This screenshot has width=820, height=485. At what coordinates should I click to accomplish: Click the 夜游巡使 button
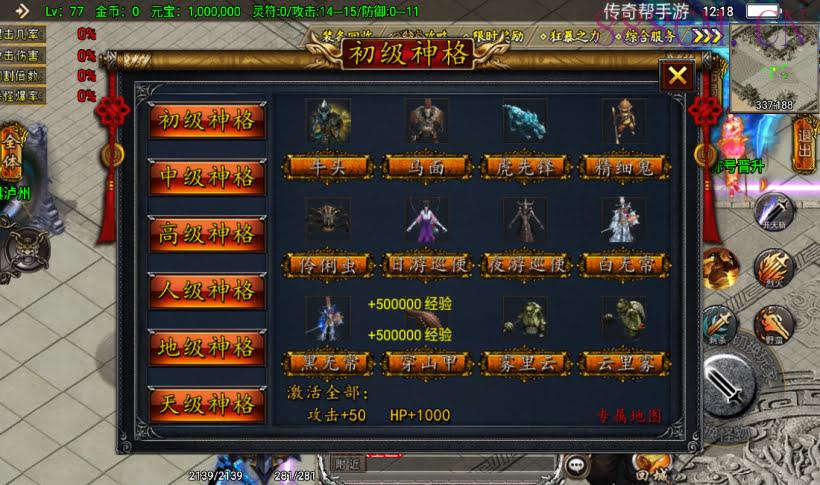pos(524,265)
